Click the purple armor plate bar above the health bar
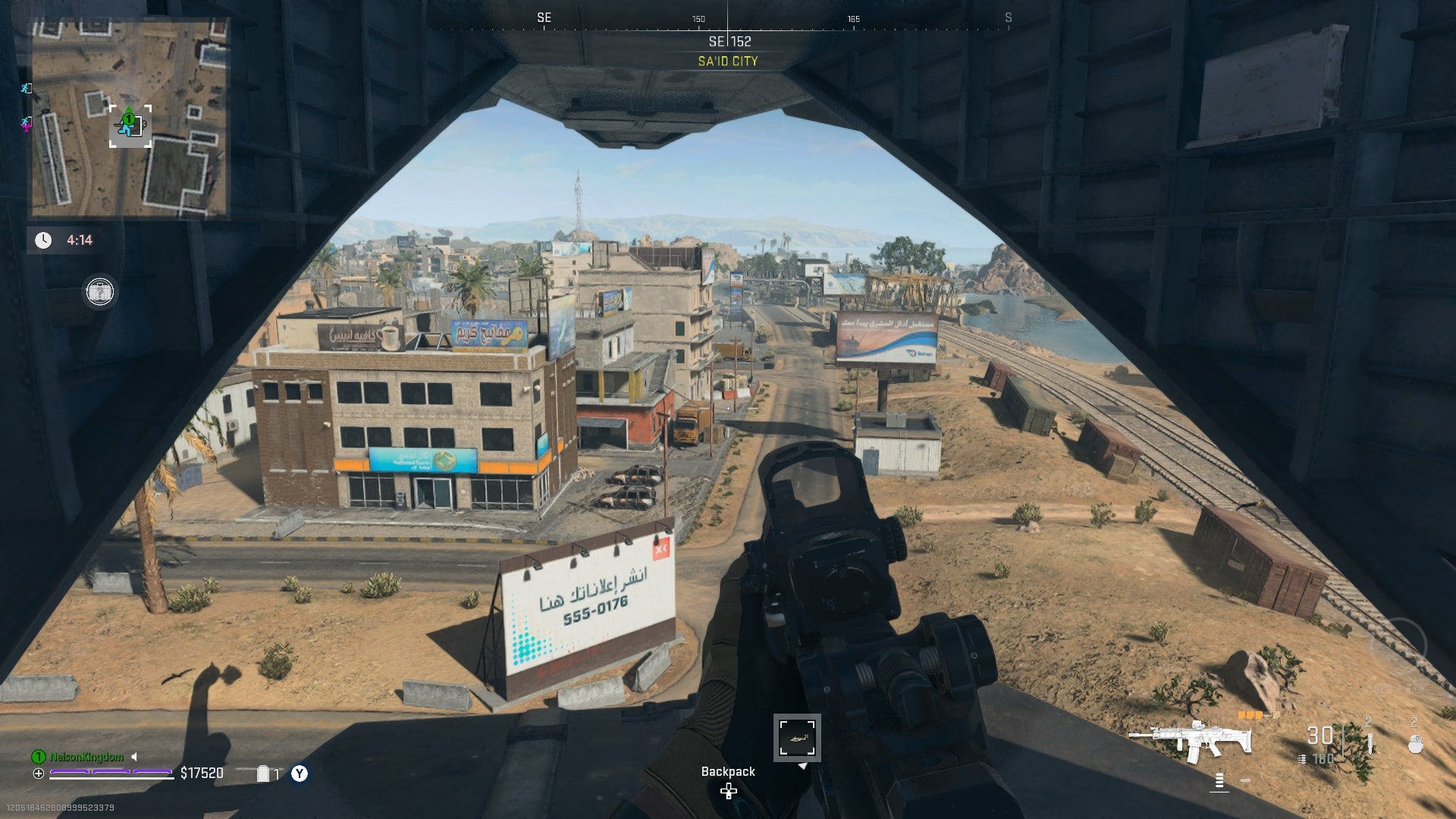 coord(110,771)
